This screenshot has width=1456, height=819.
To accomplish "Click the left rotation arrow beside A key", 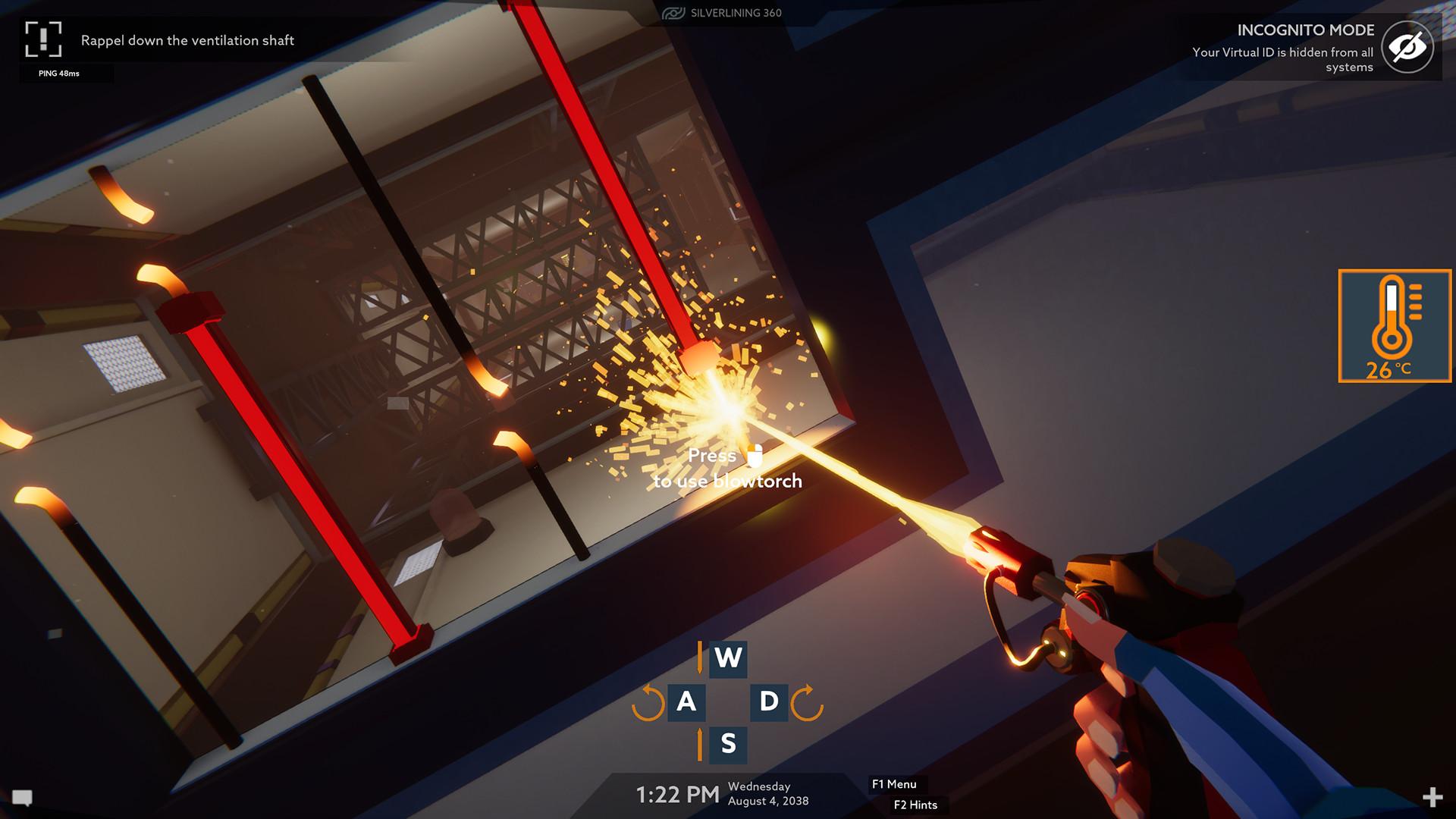I will [x=646, y=701].
